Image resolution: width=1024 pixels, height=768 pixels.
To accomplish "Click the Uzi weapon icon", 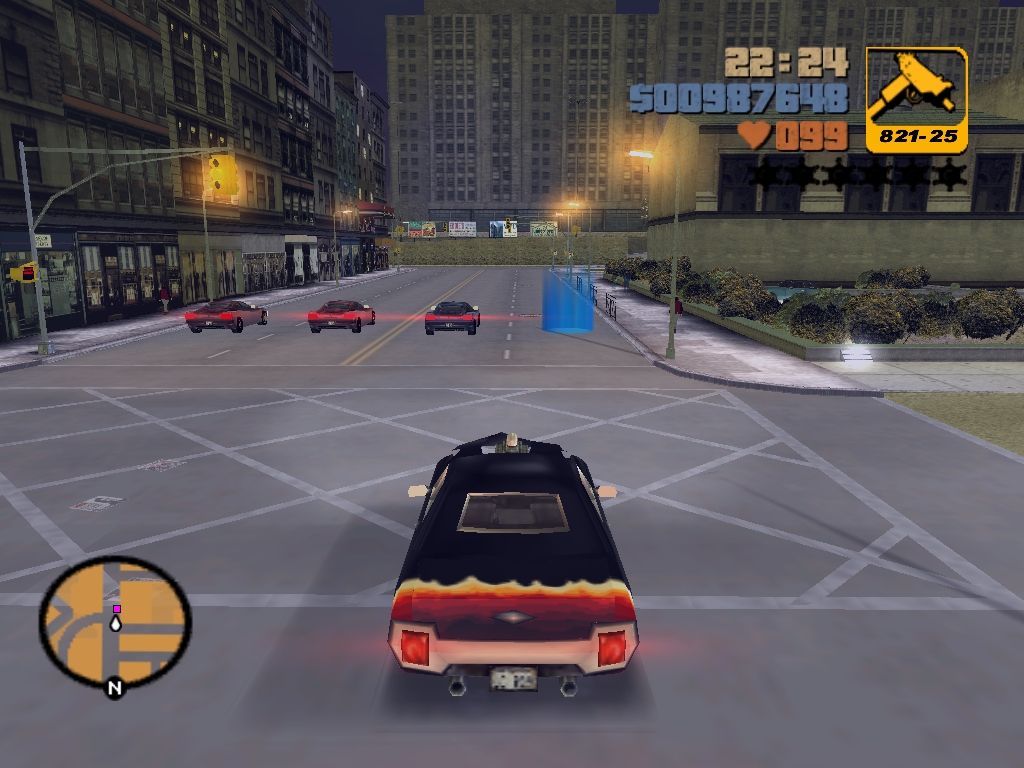I will [915, 90].
